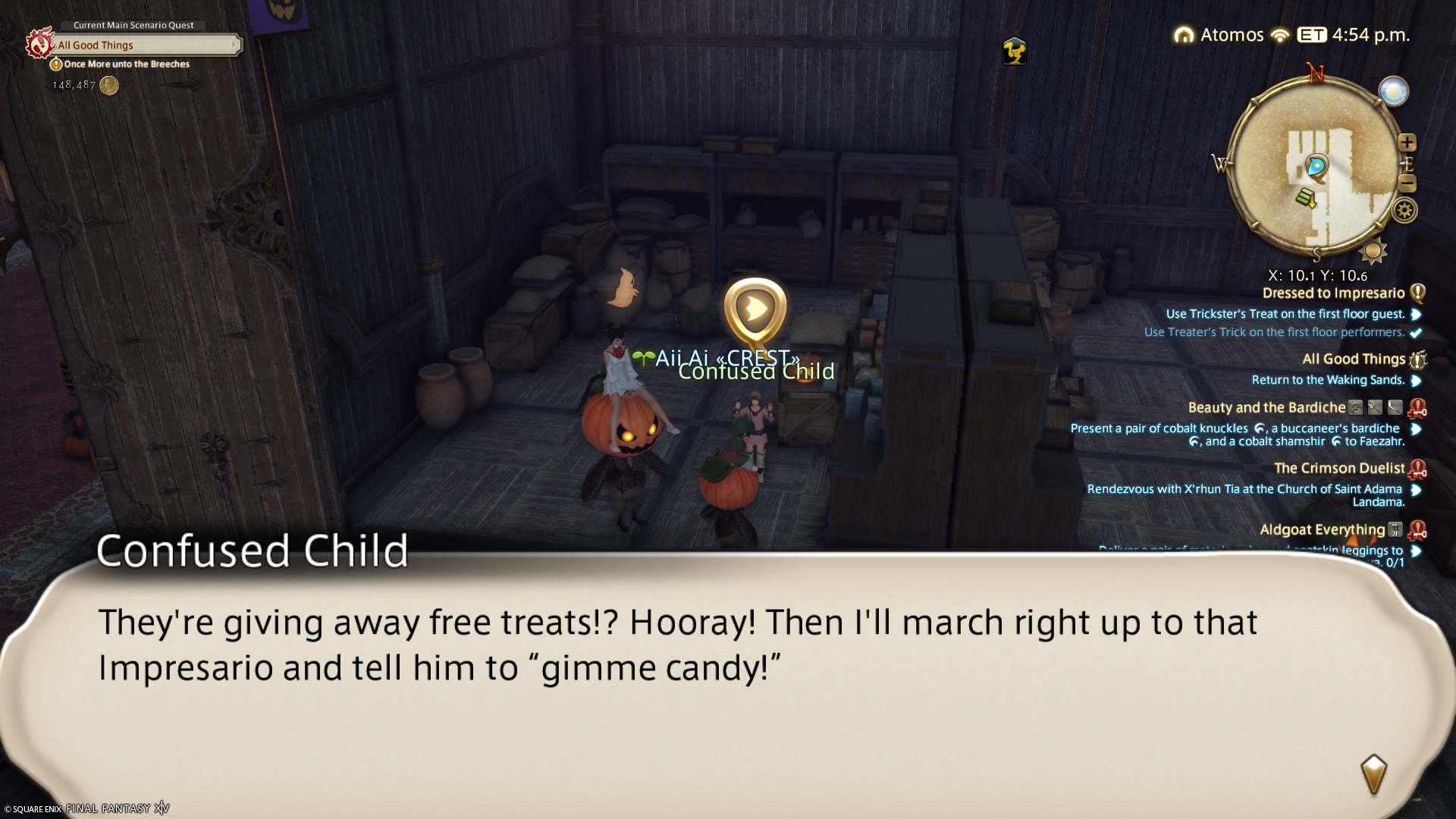
Task: Click the minimap's zoom-in plus button
Action: [x=1407, y=143]
